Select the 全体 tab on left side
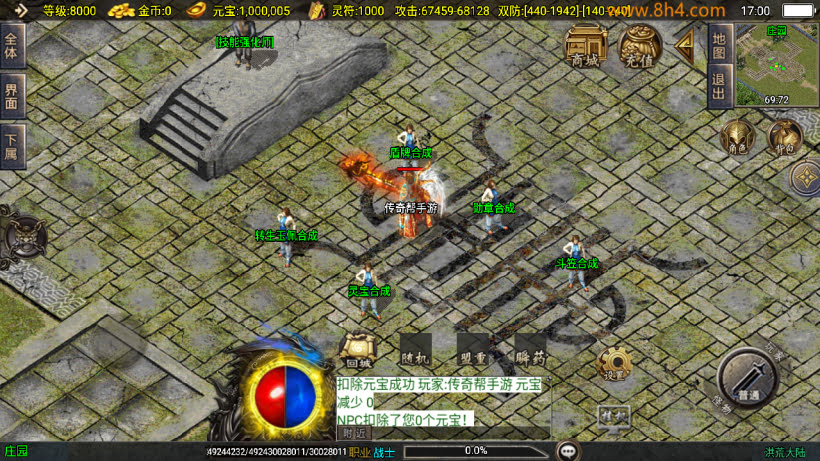The height and width of the screenshot is (461, 820). [12, 47]
